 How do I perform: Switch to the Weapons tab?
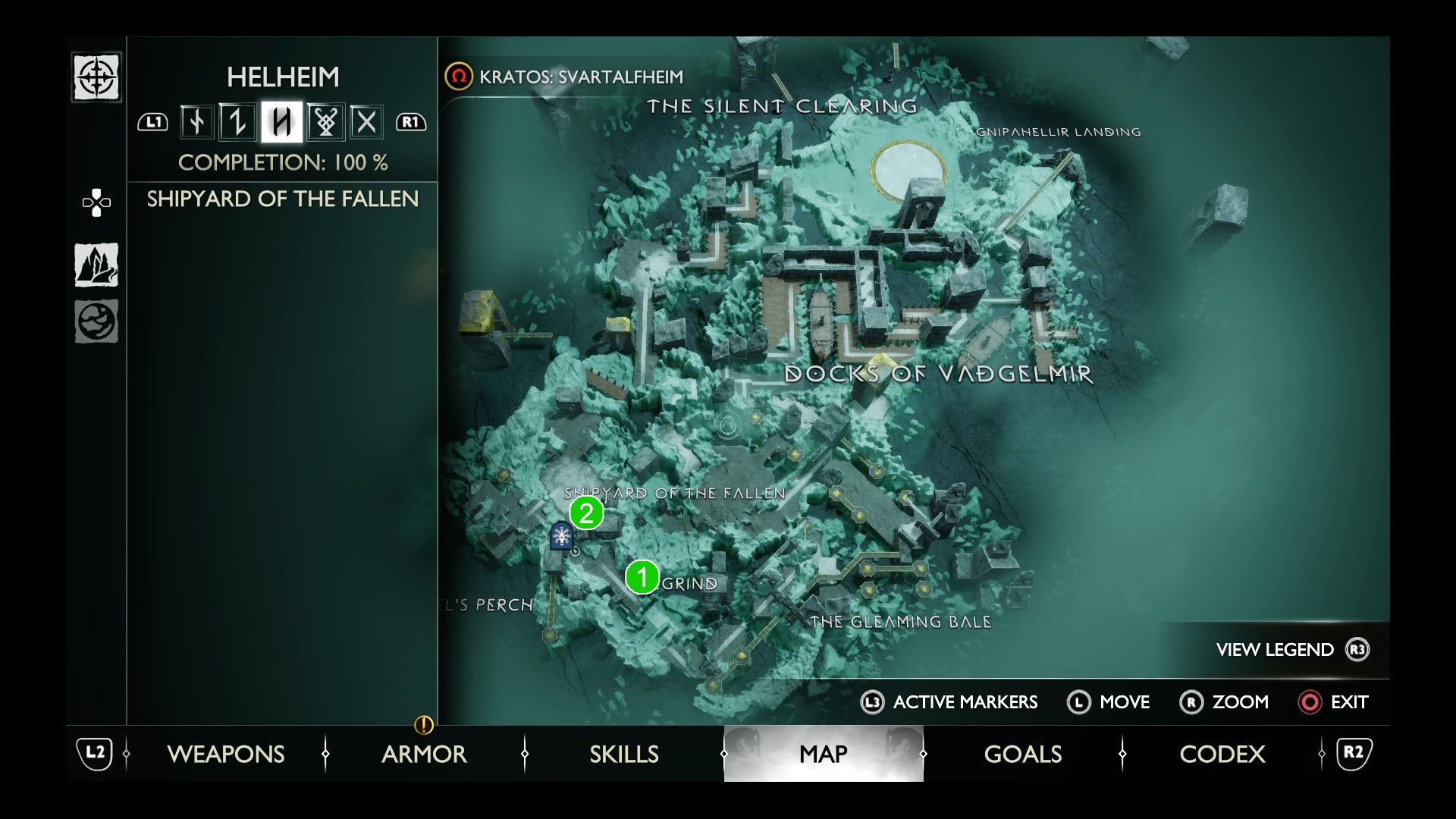click(x=225, y=754)
